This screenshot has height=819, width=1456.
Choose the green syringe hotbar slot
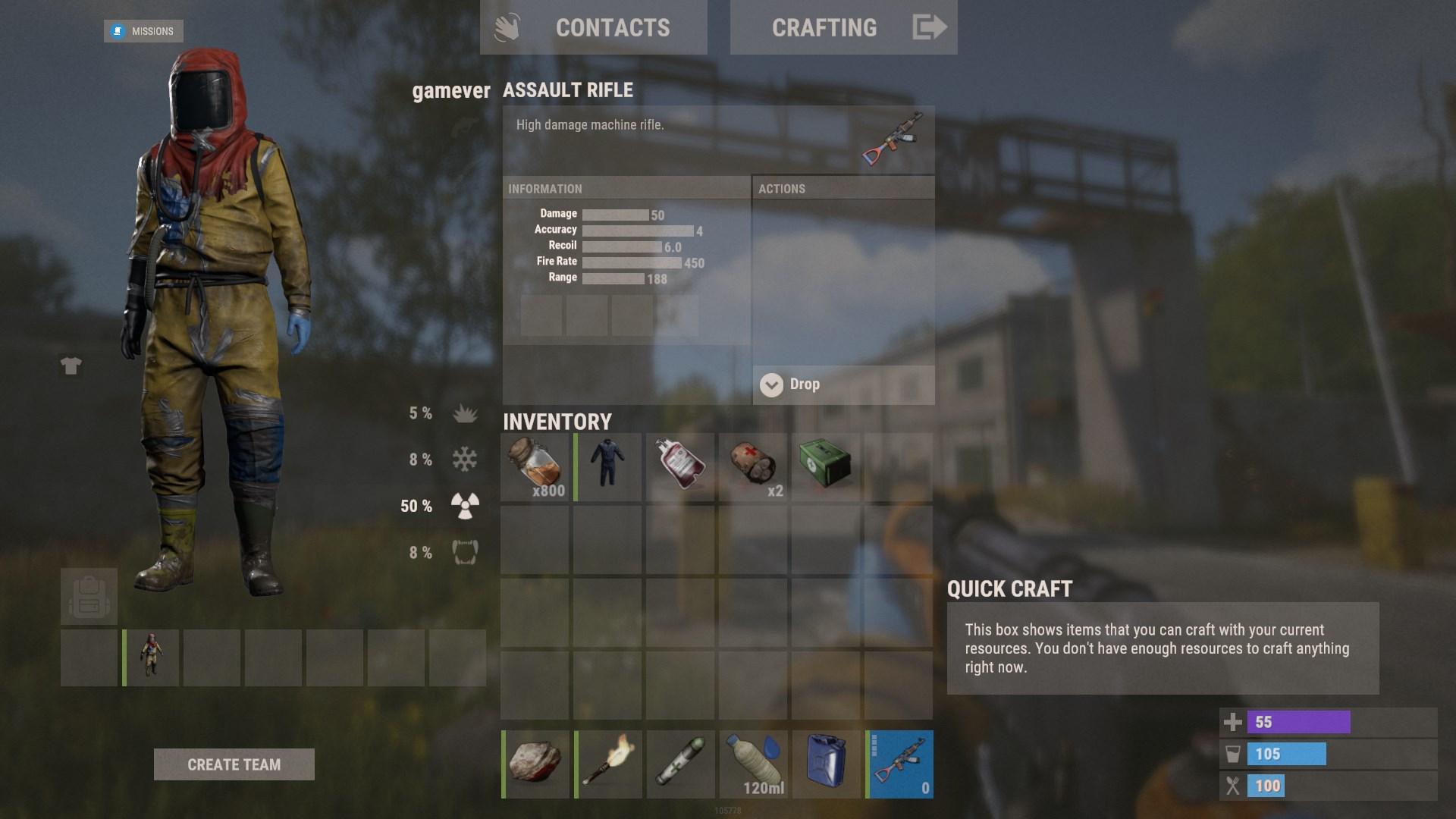click(680, 764)
